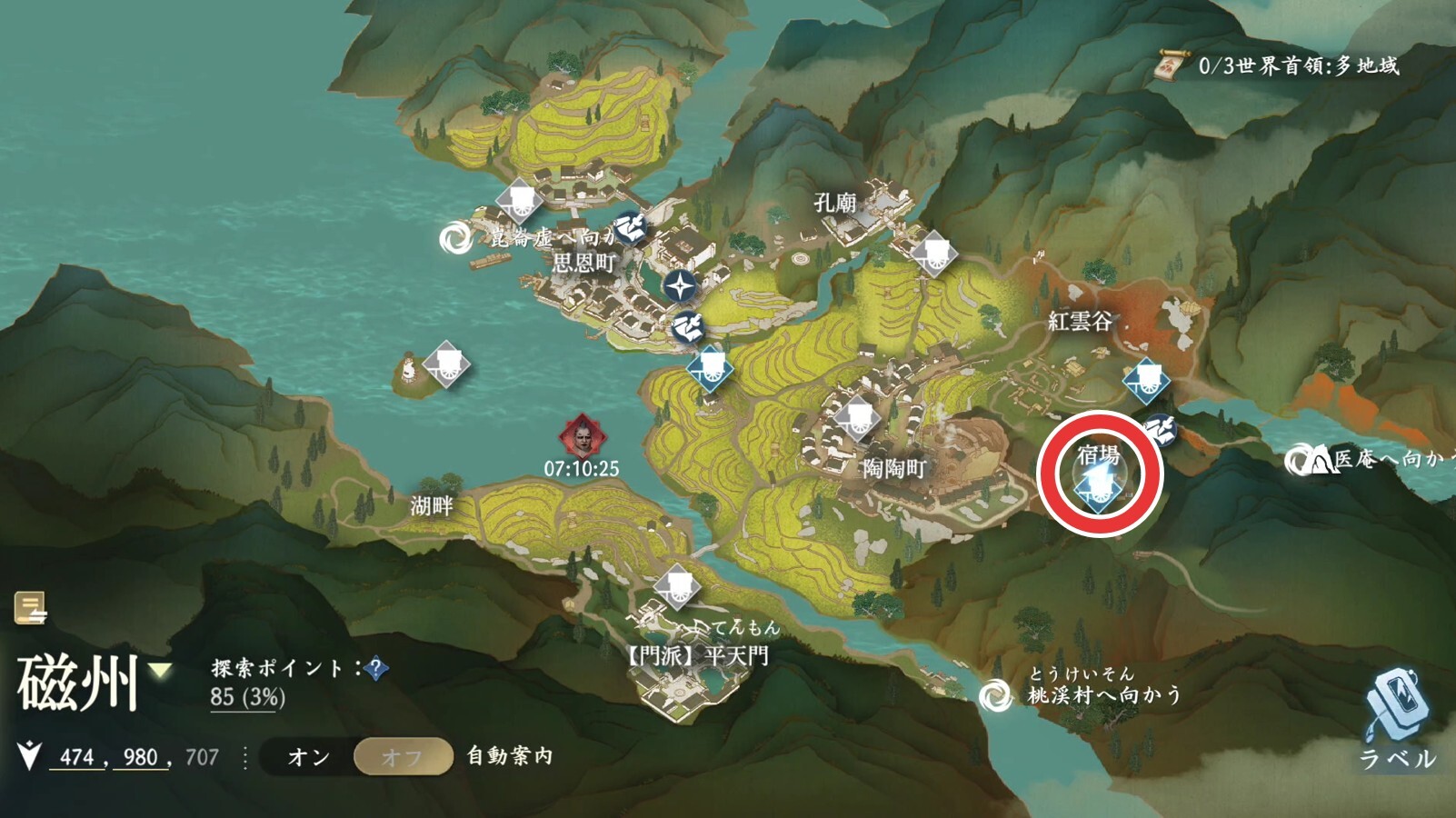Select the four-point star marker in 思恩町
The height and width of the screenshot is (818, 1456).
click(x=678, y=286)
